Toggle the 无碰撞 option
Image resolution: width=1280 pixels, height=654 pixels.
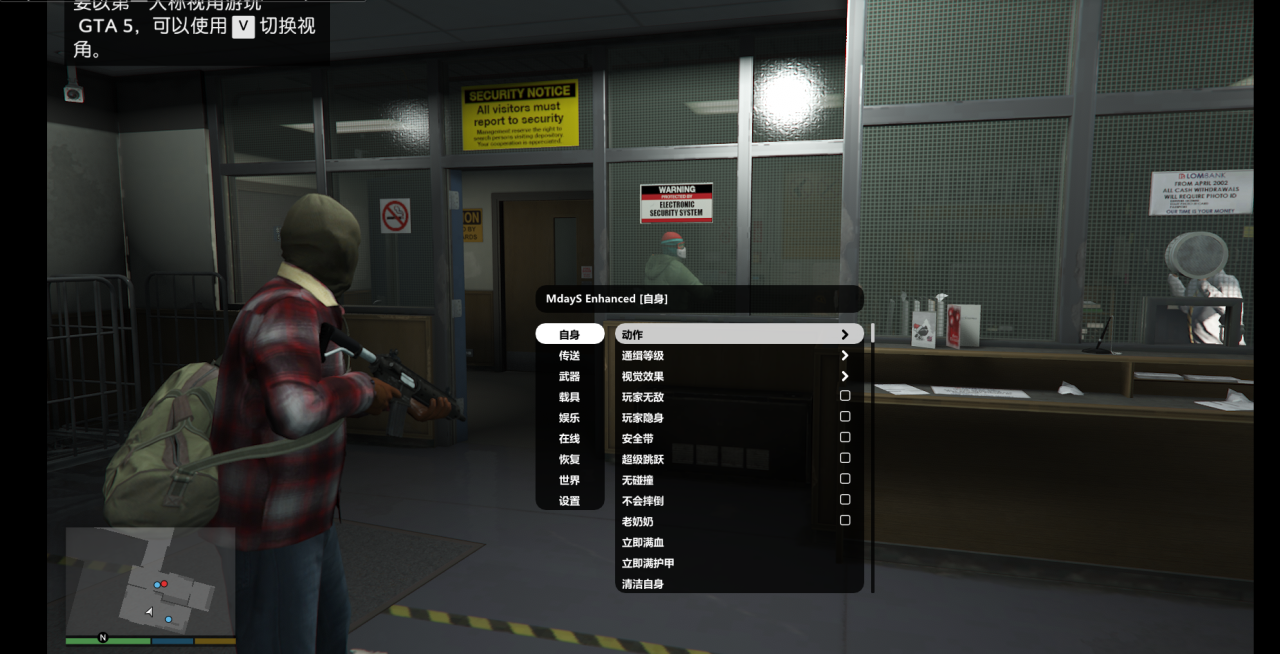click(x=845, y=479)
